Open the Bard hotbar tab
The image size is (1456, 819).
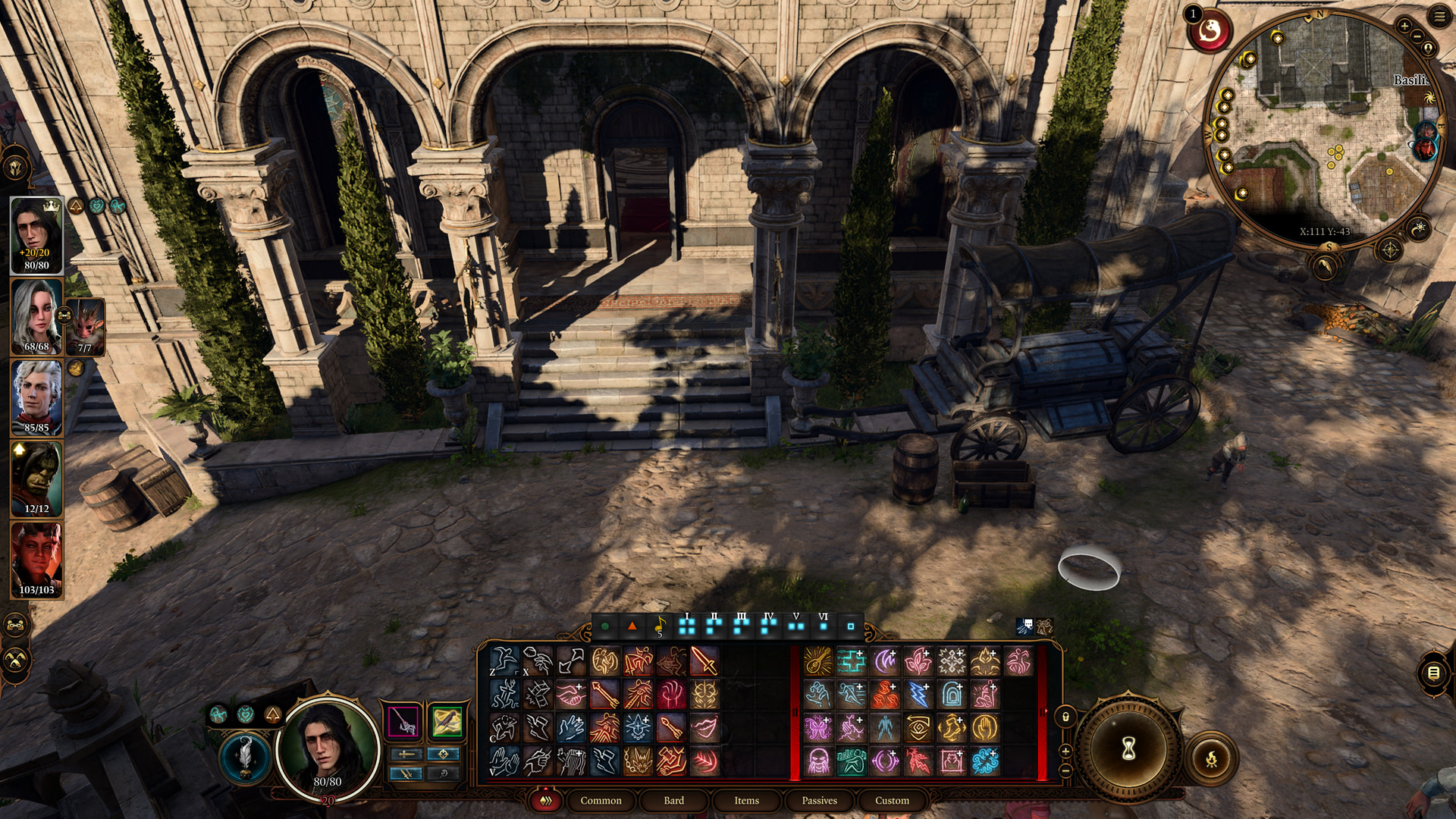(673, 800)
